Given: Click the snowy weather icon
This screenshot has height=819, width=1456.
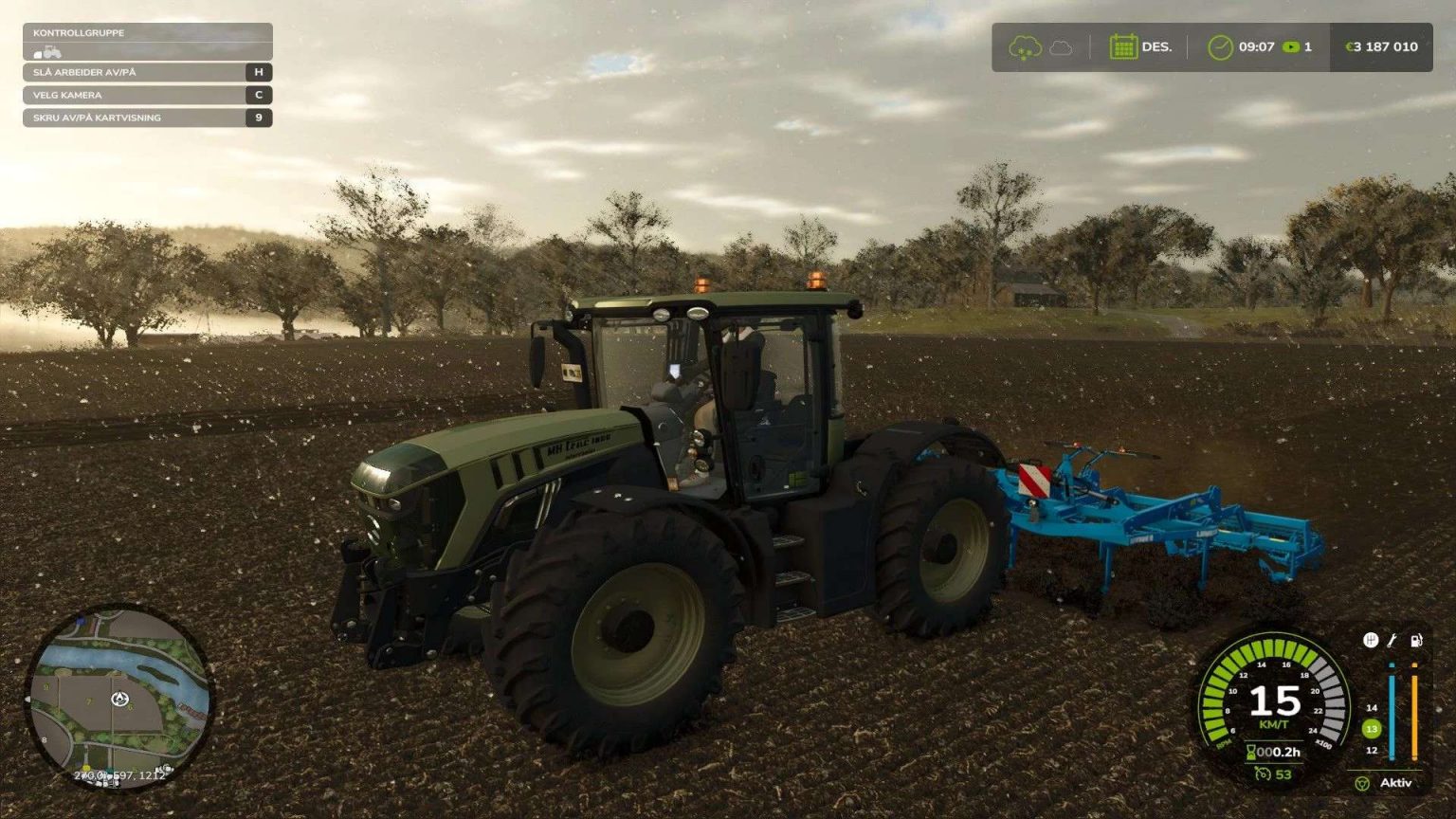Looking at the screenshot, I should (x=1026, y=45).
